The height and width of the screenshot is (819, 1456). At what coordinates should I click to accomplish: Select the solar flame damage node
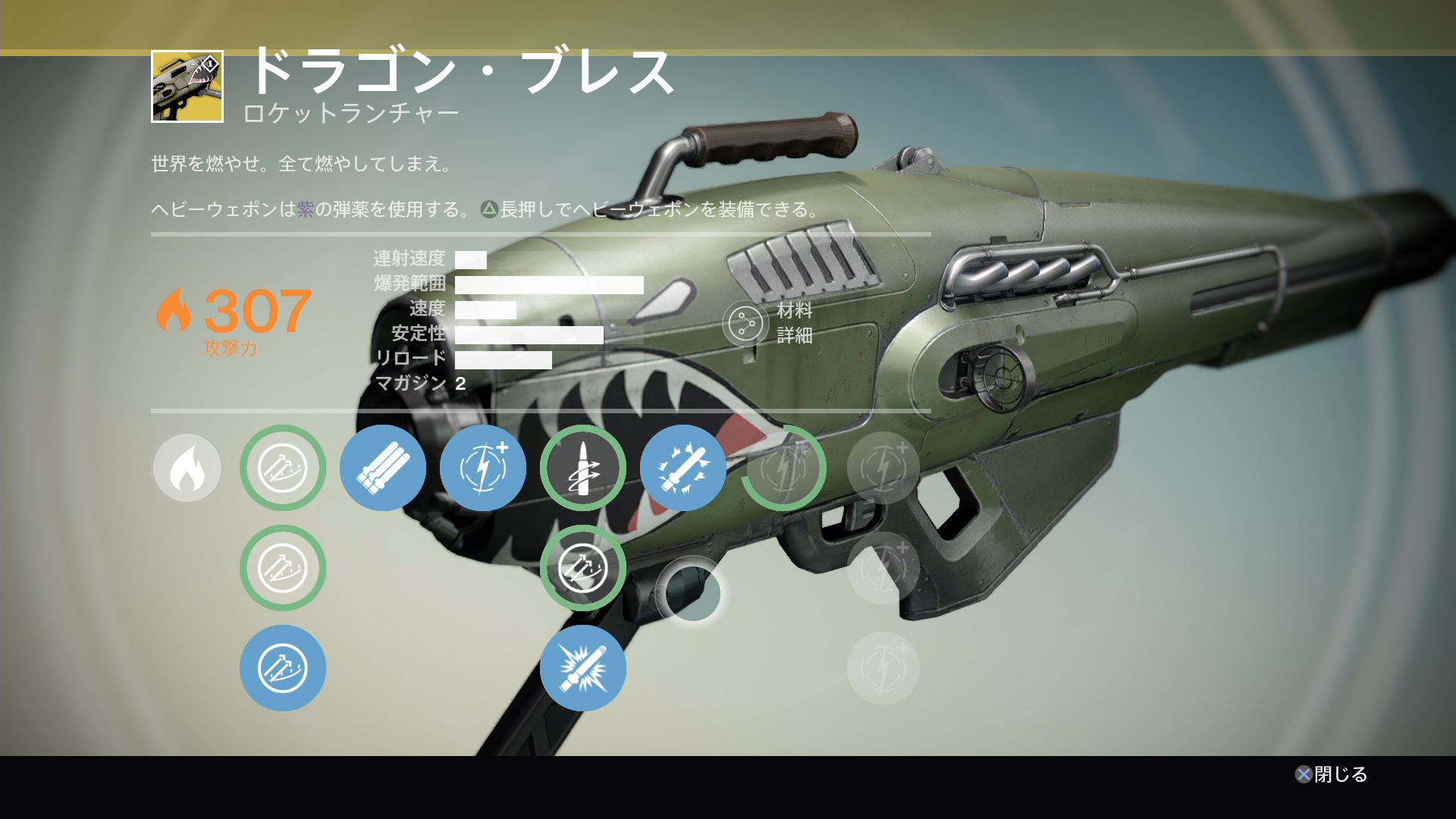(x=187, y=468)
